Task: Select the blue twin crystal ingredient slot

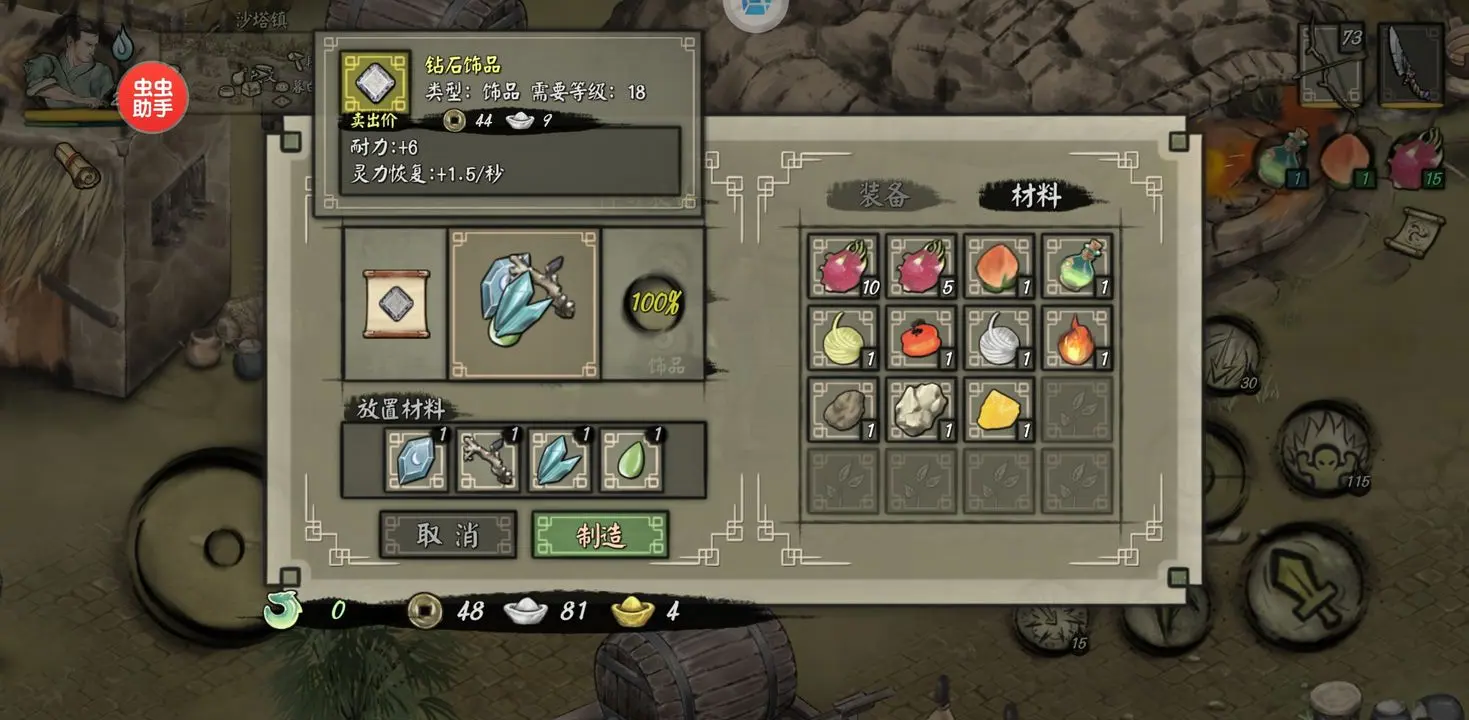Action: tap(558, 460)
